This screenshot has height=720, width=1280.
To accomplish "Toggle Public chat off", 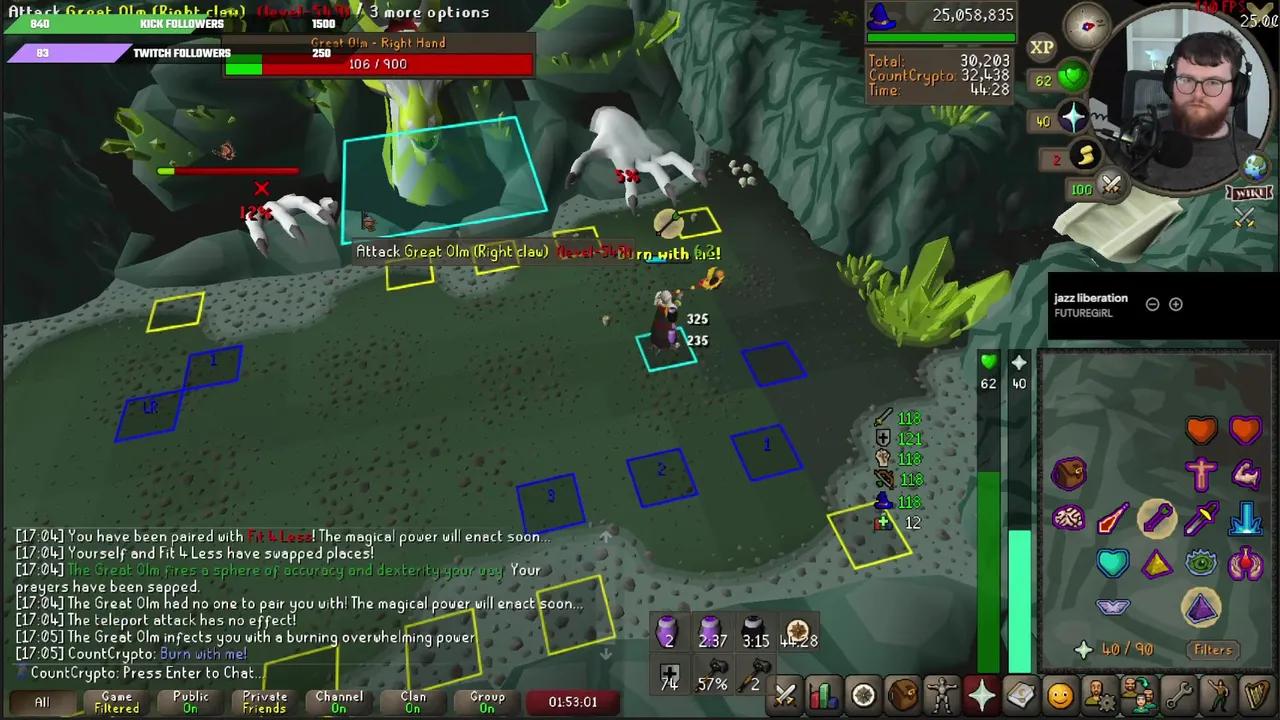I will coord(190,701).
